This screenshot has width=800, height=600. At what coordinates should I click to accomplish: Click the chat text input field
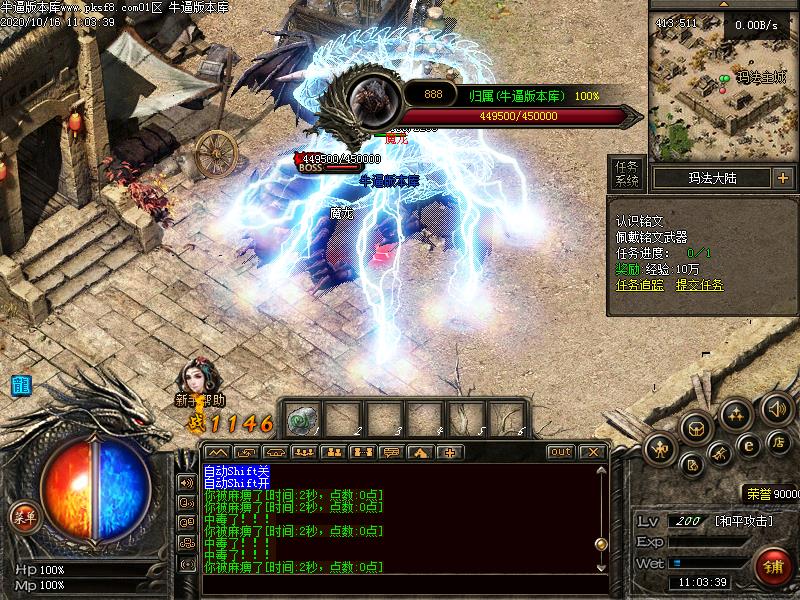(400, 584)
